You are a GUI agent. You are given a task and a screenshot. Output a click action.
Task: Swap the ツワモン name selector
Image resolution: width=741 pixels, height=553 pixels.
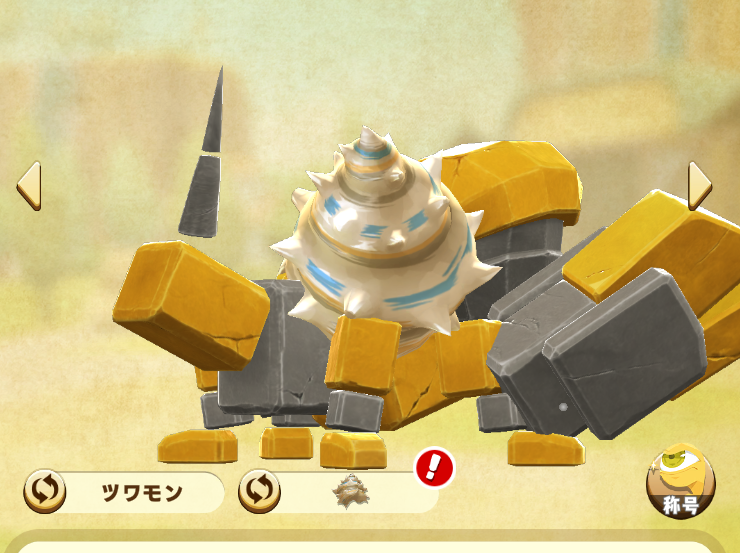(45, 491)
